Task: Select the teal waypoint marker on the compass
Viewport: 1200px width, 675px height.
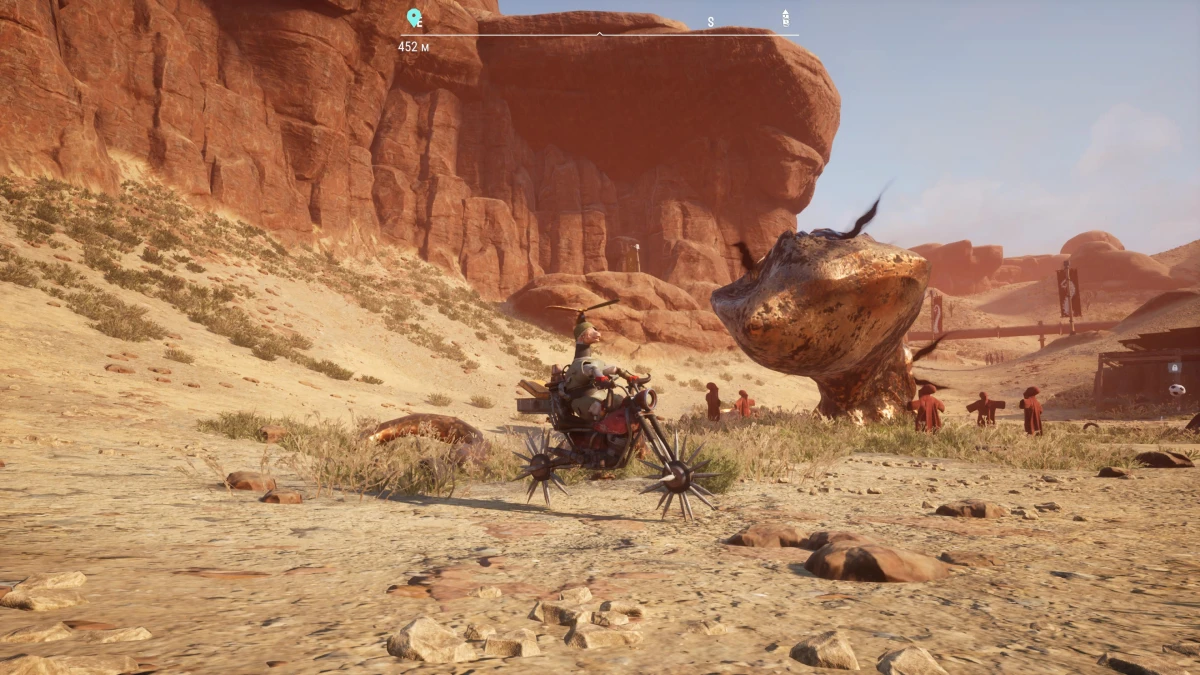Action: click(x=413, y=17)
